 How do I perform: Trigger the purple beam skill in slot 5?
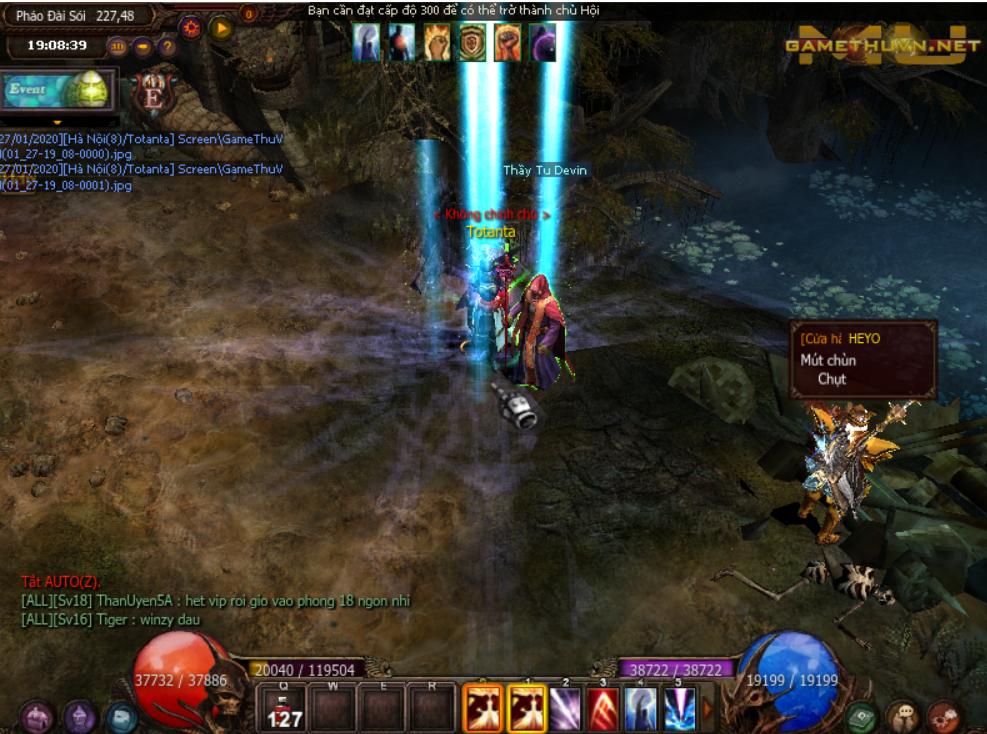[x=679, y=707]
